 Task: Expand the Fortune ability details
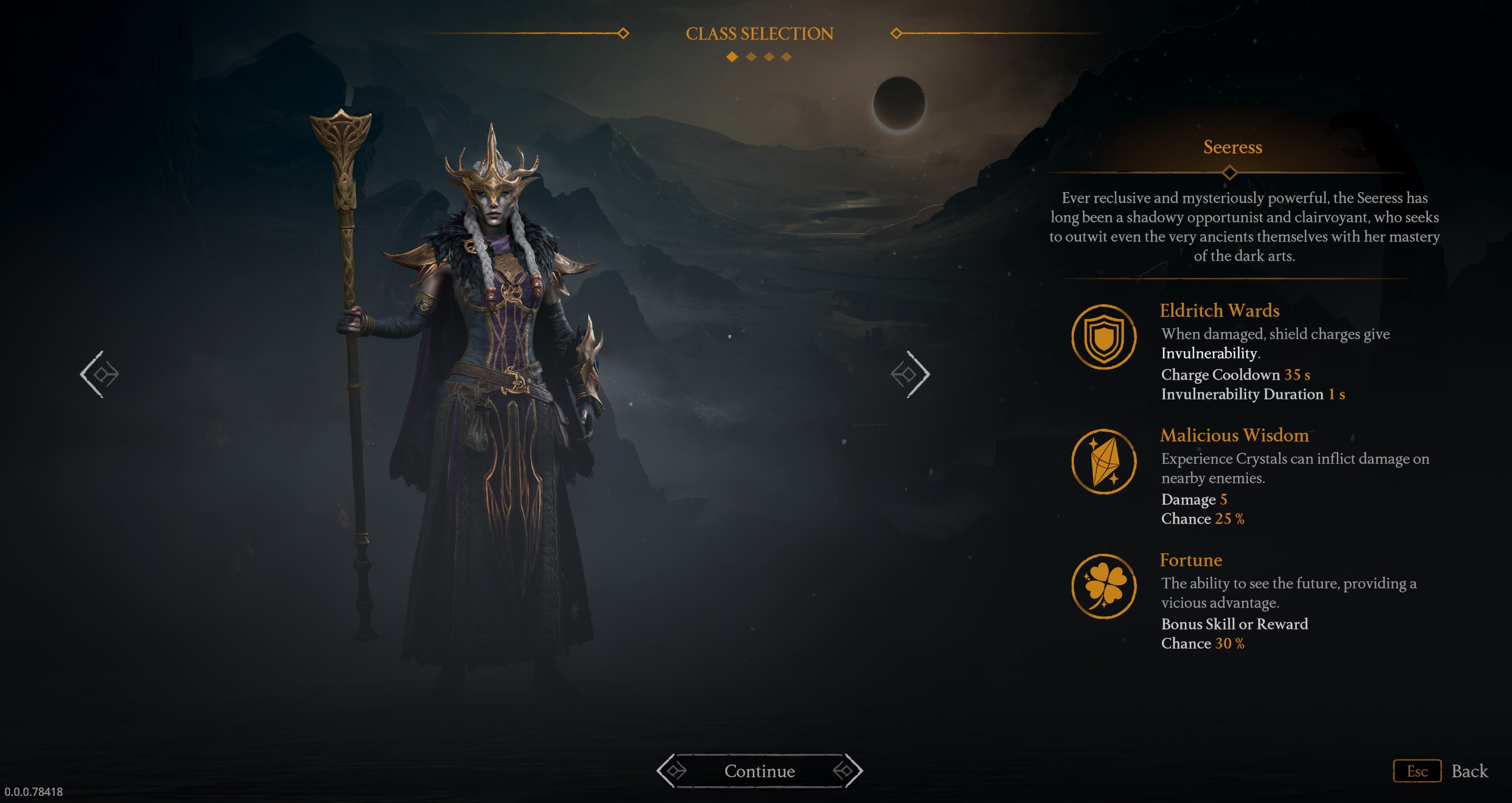click(1192, 560)
